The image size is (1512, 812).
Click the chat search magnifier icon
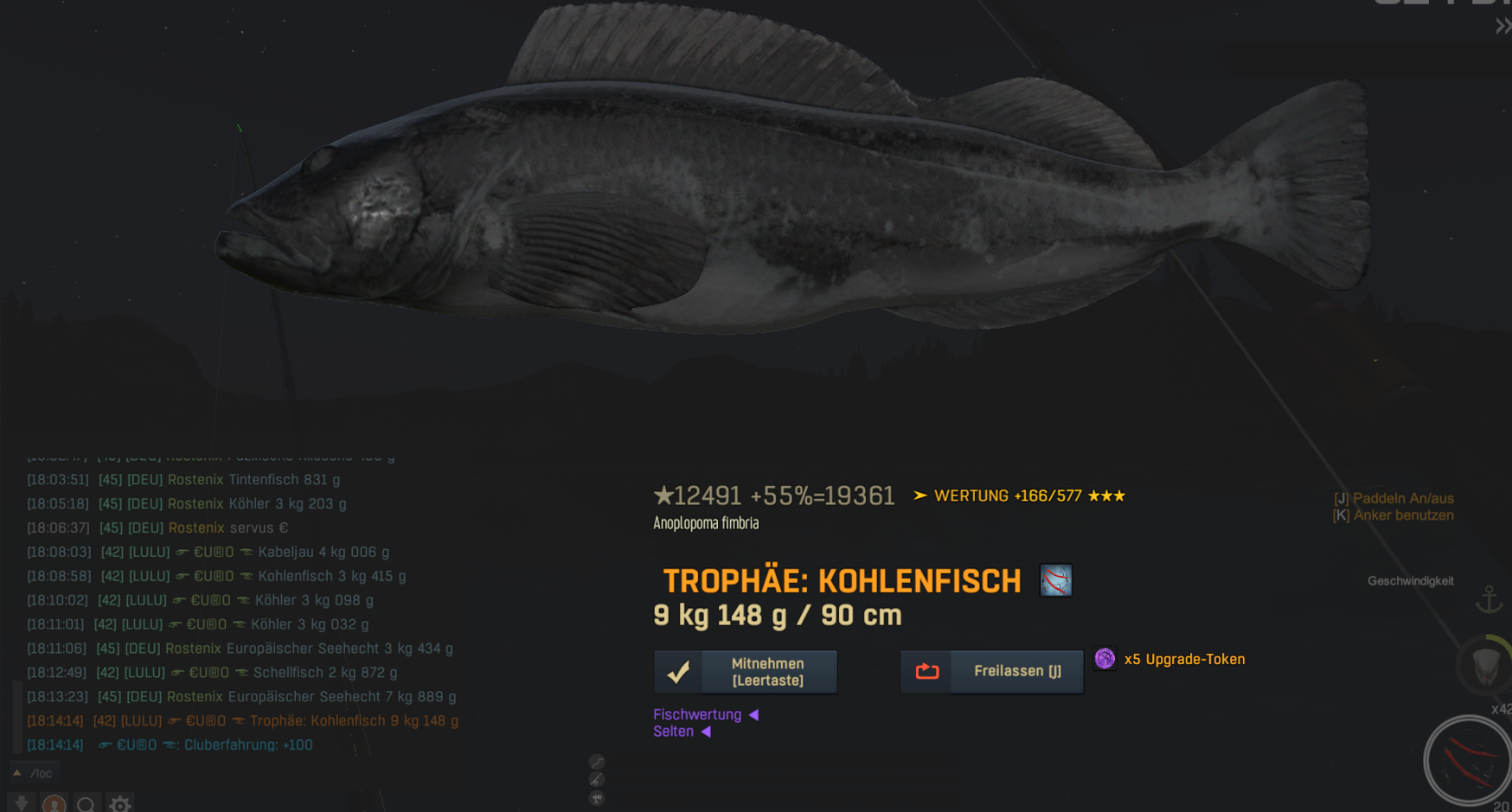pos(86,804)
